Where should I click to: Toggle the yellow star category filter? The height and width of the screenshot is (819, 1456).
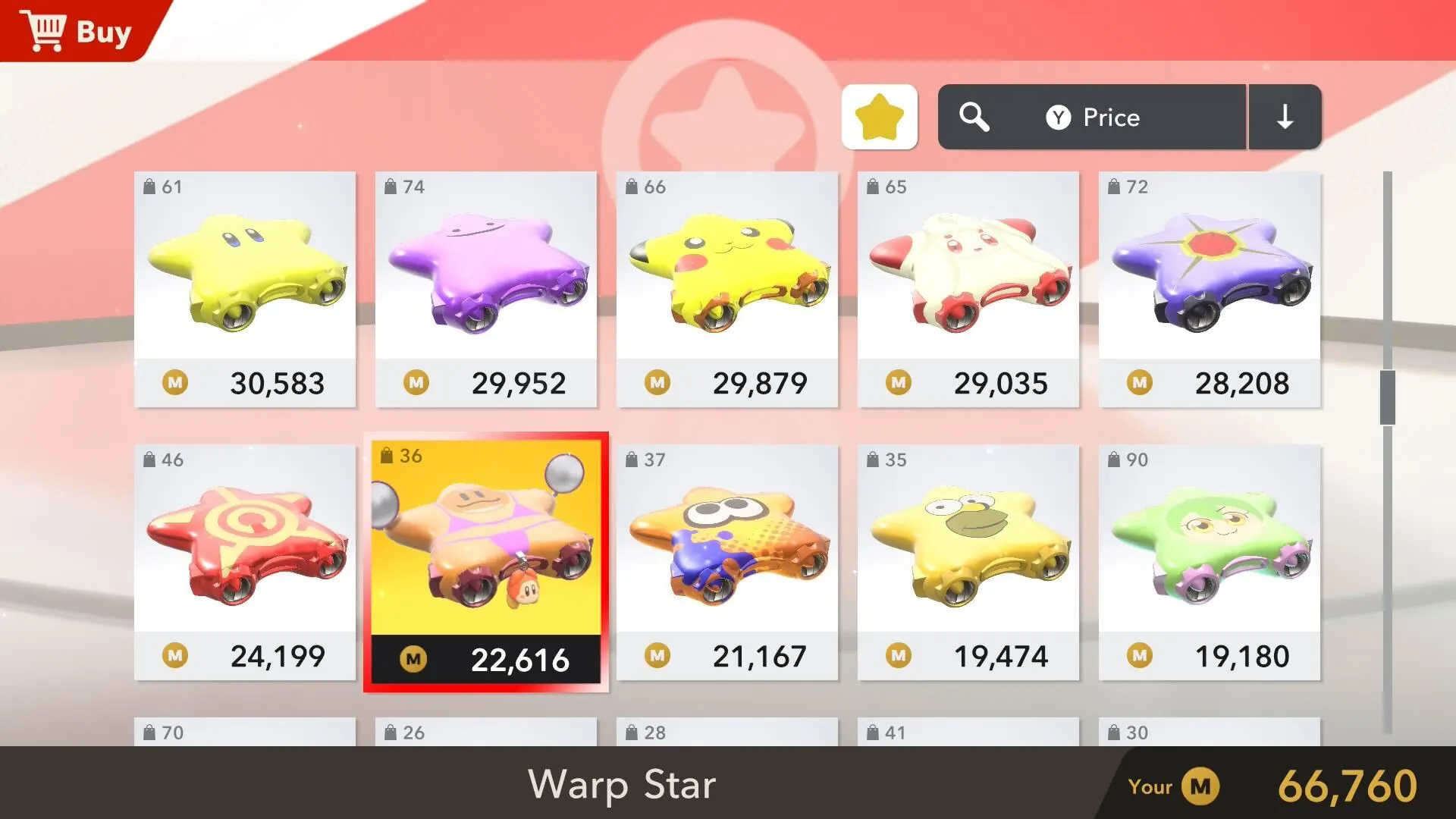pos(880,117)
